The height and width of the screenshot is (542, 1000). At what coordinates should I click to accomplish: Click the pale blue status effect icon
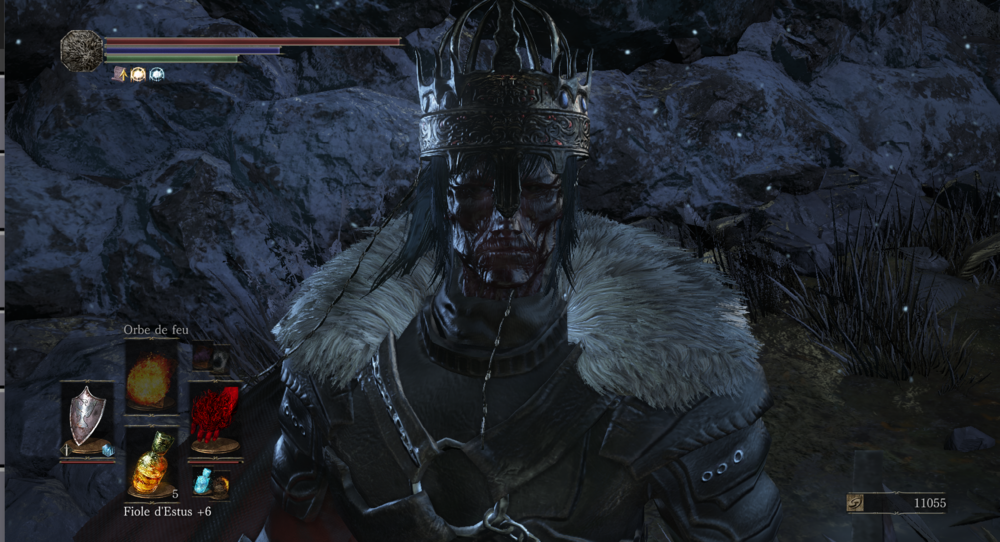point(157,74)
